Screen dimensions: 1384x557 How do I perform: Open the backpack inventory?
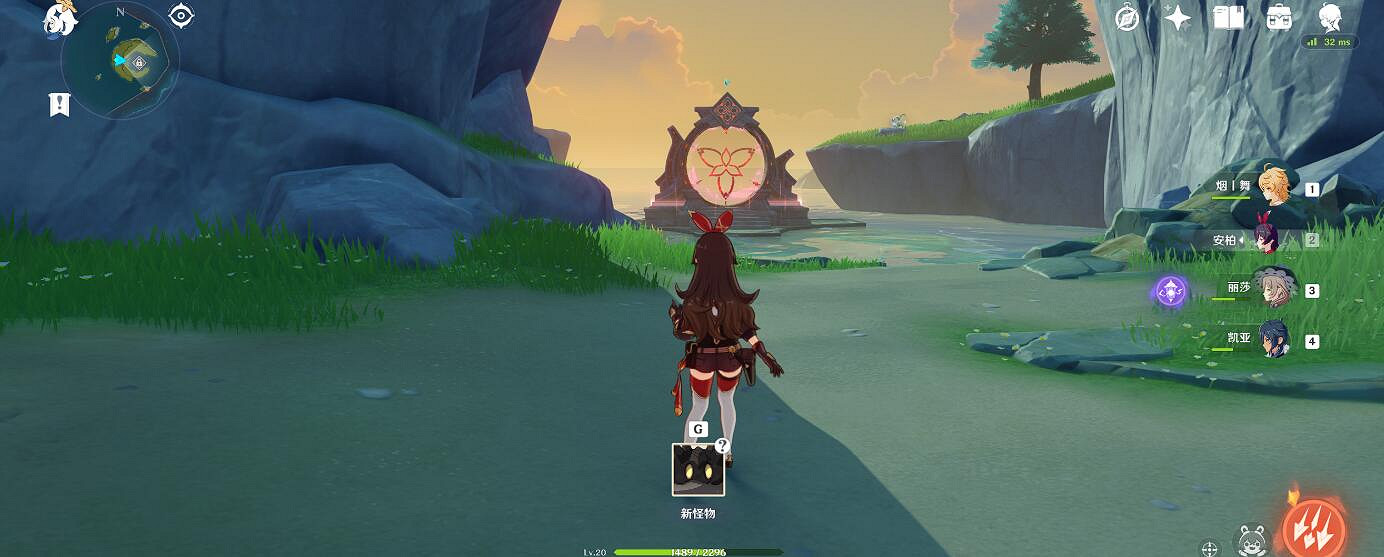[1279, 18]
